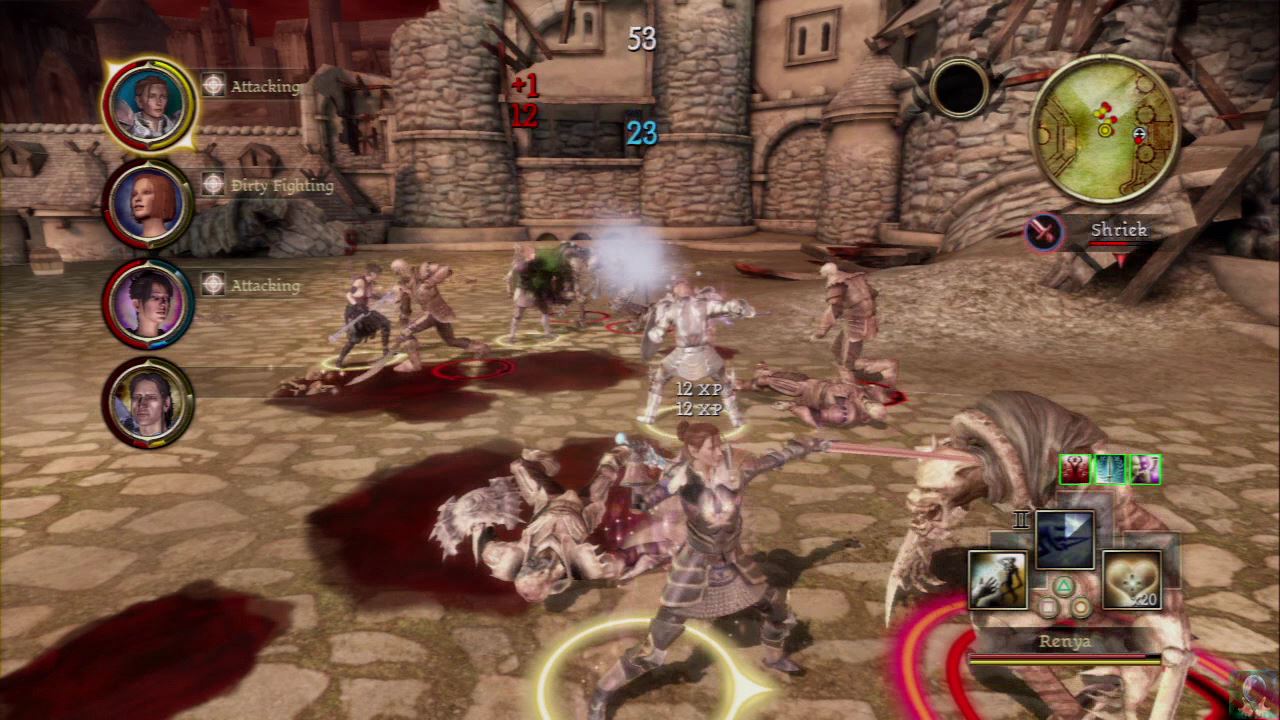Inspect the purple figure status effect icon

pyautogui.click(x=1144, y=469)
